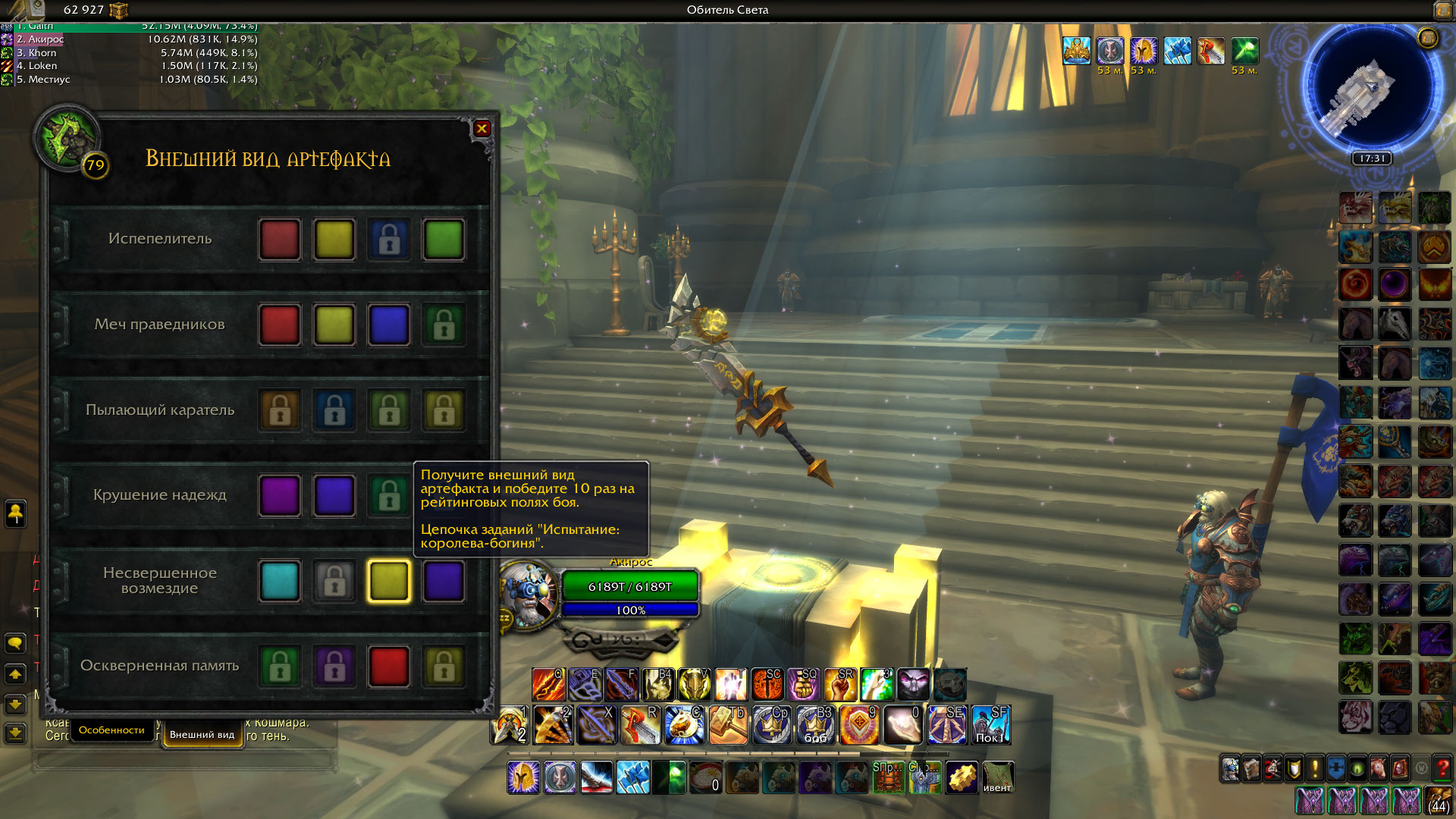Screen dimensions: 1456x819
Task: Select the green Испепелитель color swatch
Action: 444,240
